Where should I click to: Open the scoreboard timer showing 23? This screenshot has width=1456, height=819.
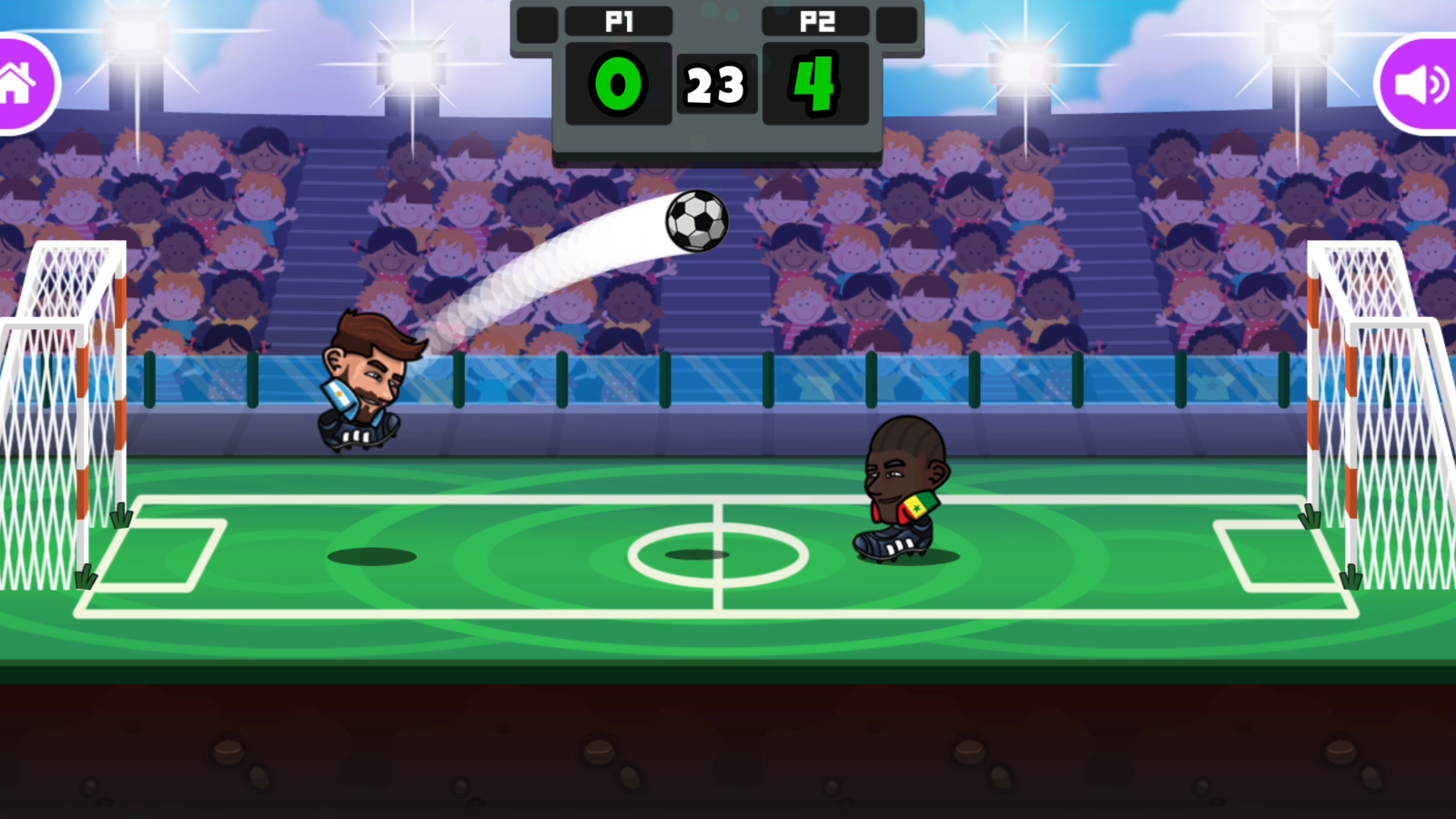pyautogui.click(x=717, y=84)
